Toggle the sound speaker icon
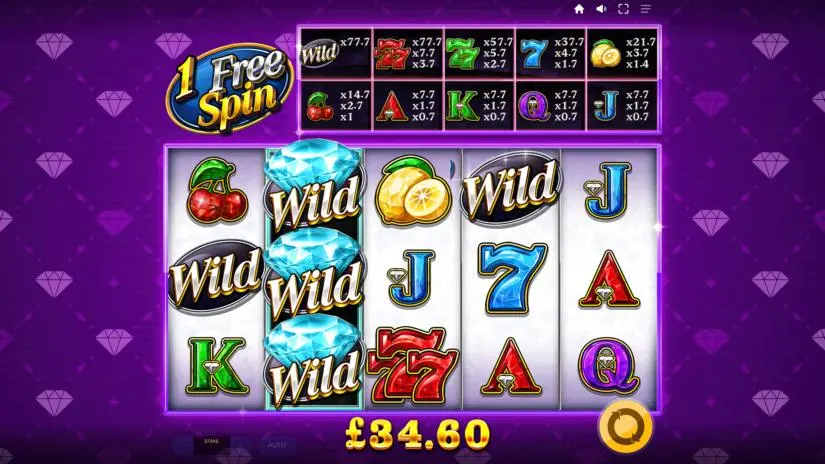 pos(601,9)
